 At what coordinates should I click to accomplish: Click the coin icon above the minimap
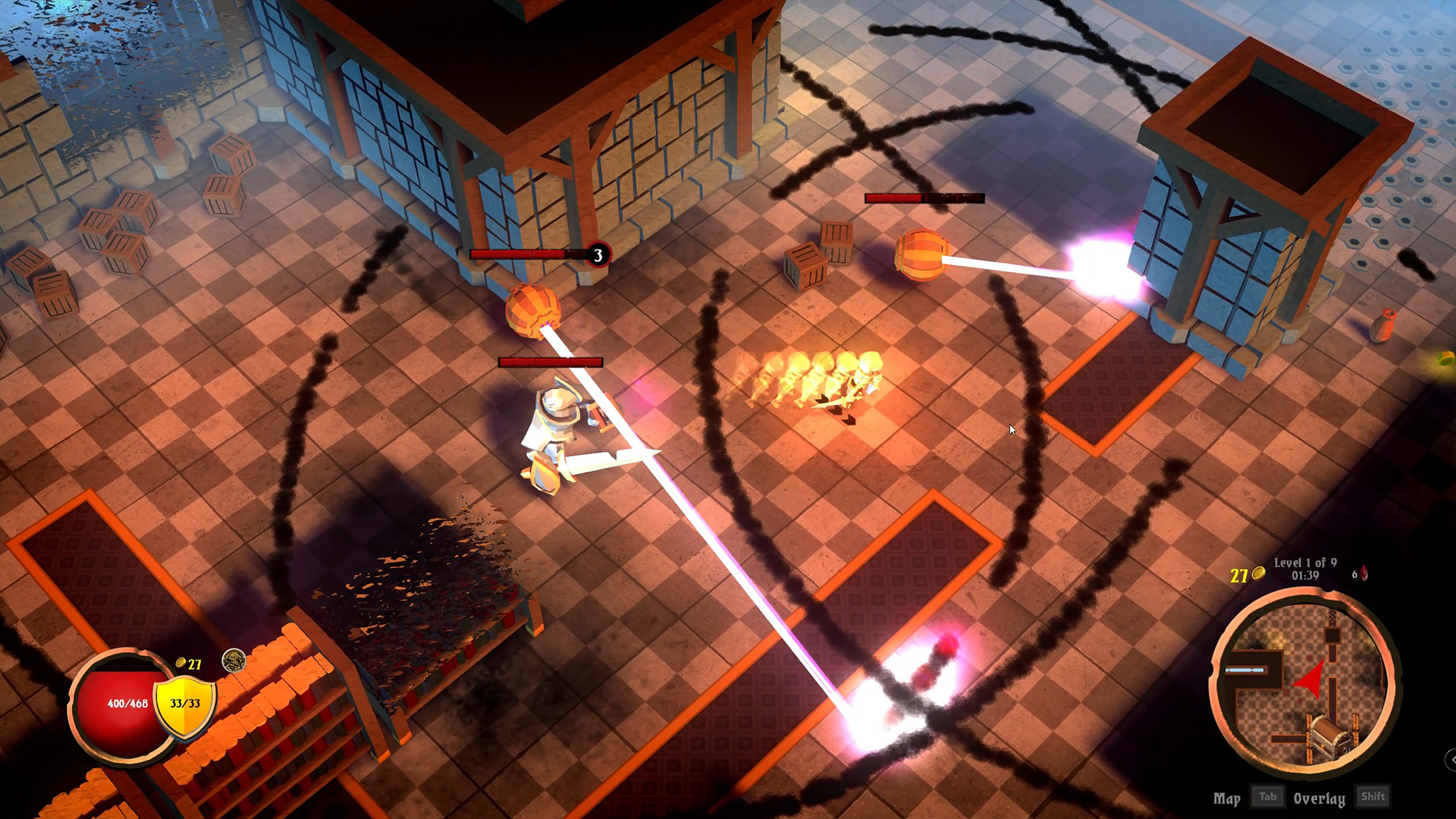[1257, 574]
